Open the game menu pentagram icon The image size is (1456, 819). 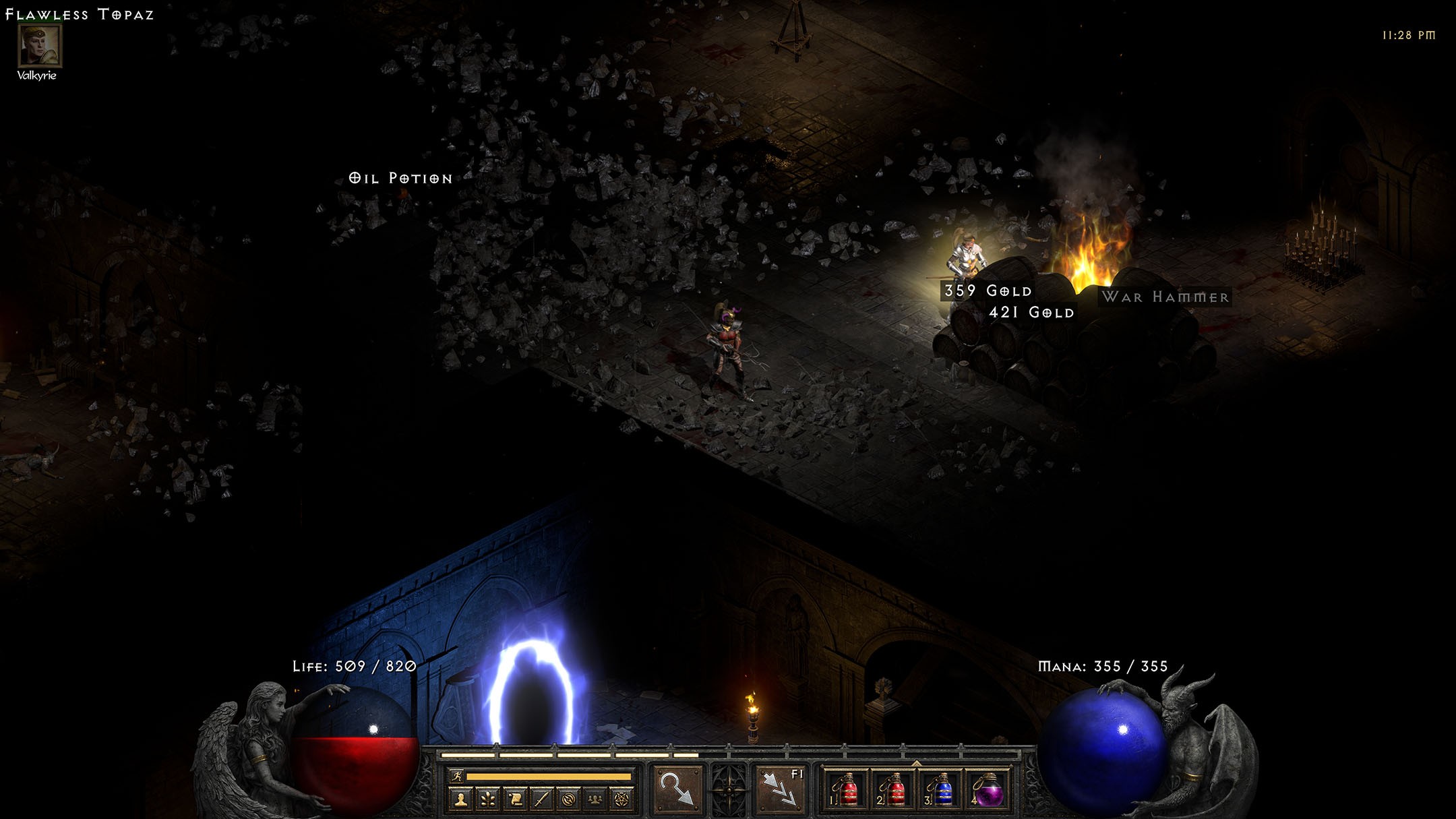pos(622,799)
